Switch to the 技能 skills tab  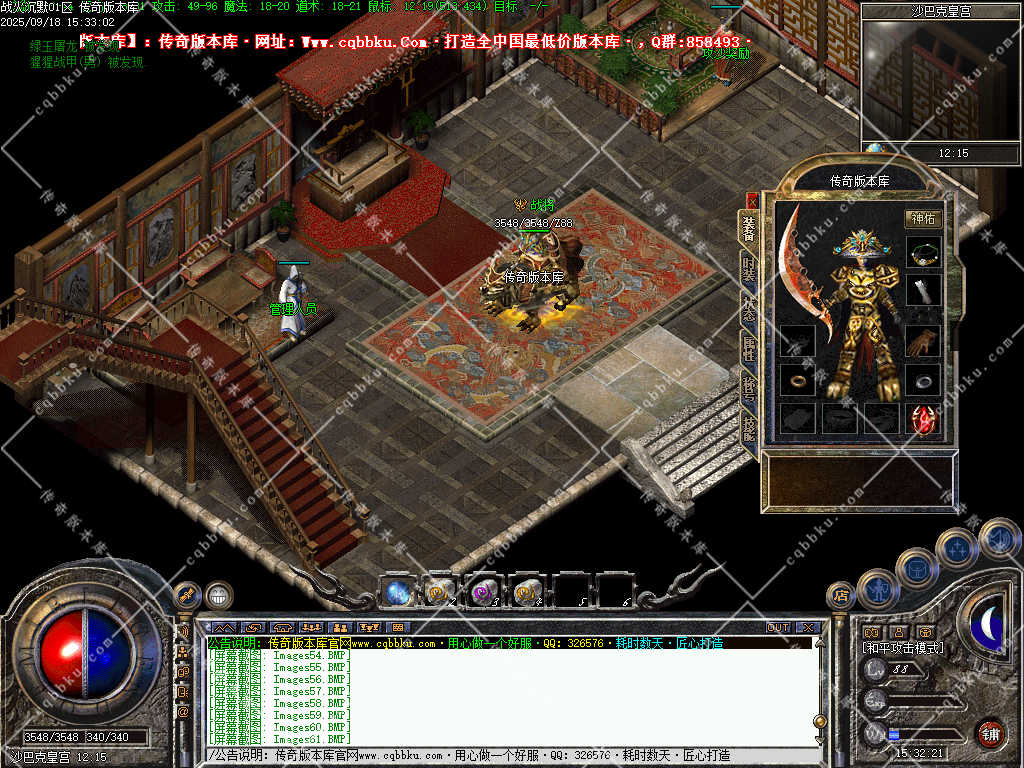(749, 426)
